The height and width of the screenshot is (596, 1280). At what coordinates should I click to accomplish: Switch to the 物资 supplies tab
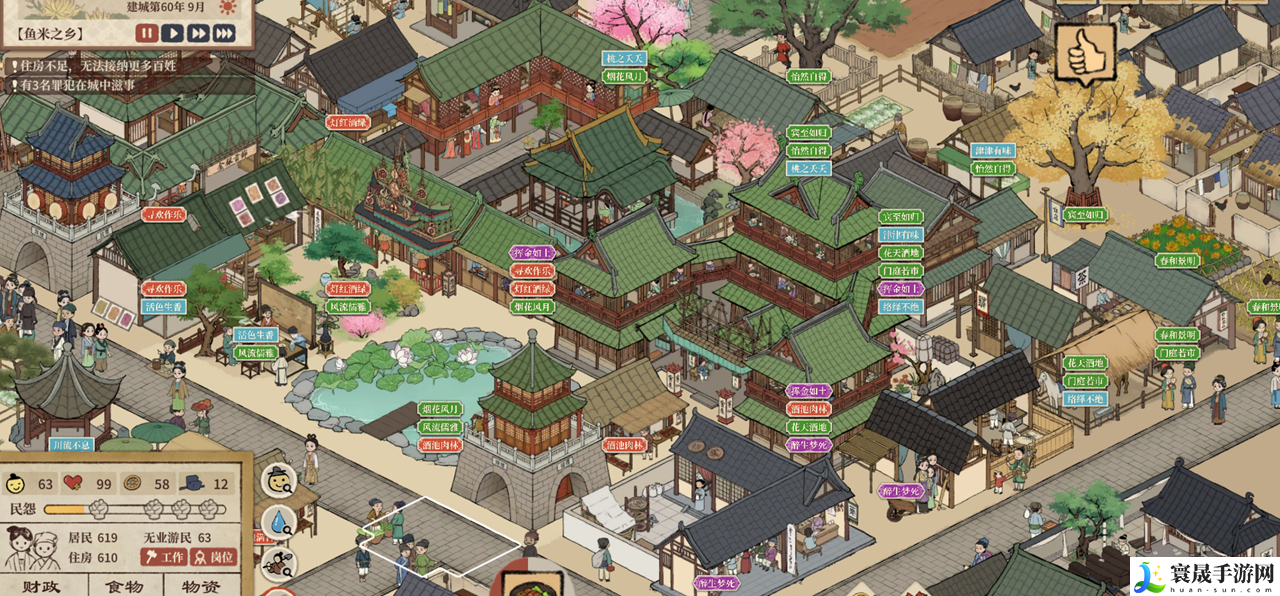click(200, 587)
